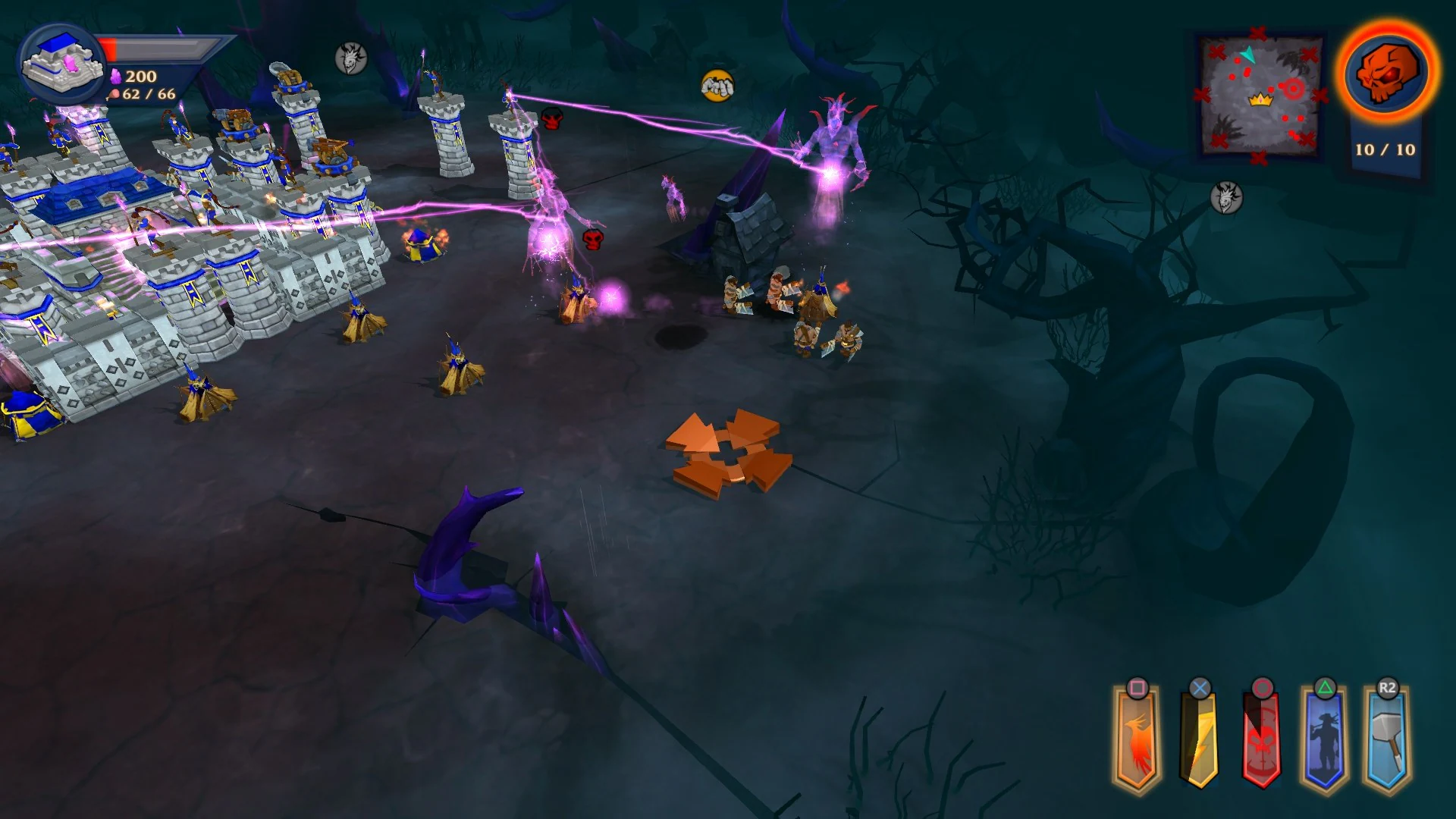Click the gray dragon head beside the minimap
Image resolution: width=1456 pixels, height=819 pixels.
tap(1226, 196)
